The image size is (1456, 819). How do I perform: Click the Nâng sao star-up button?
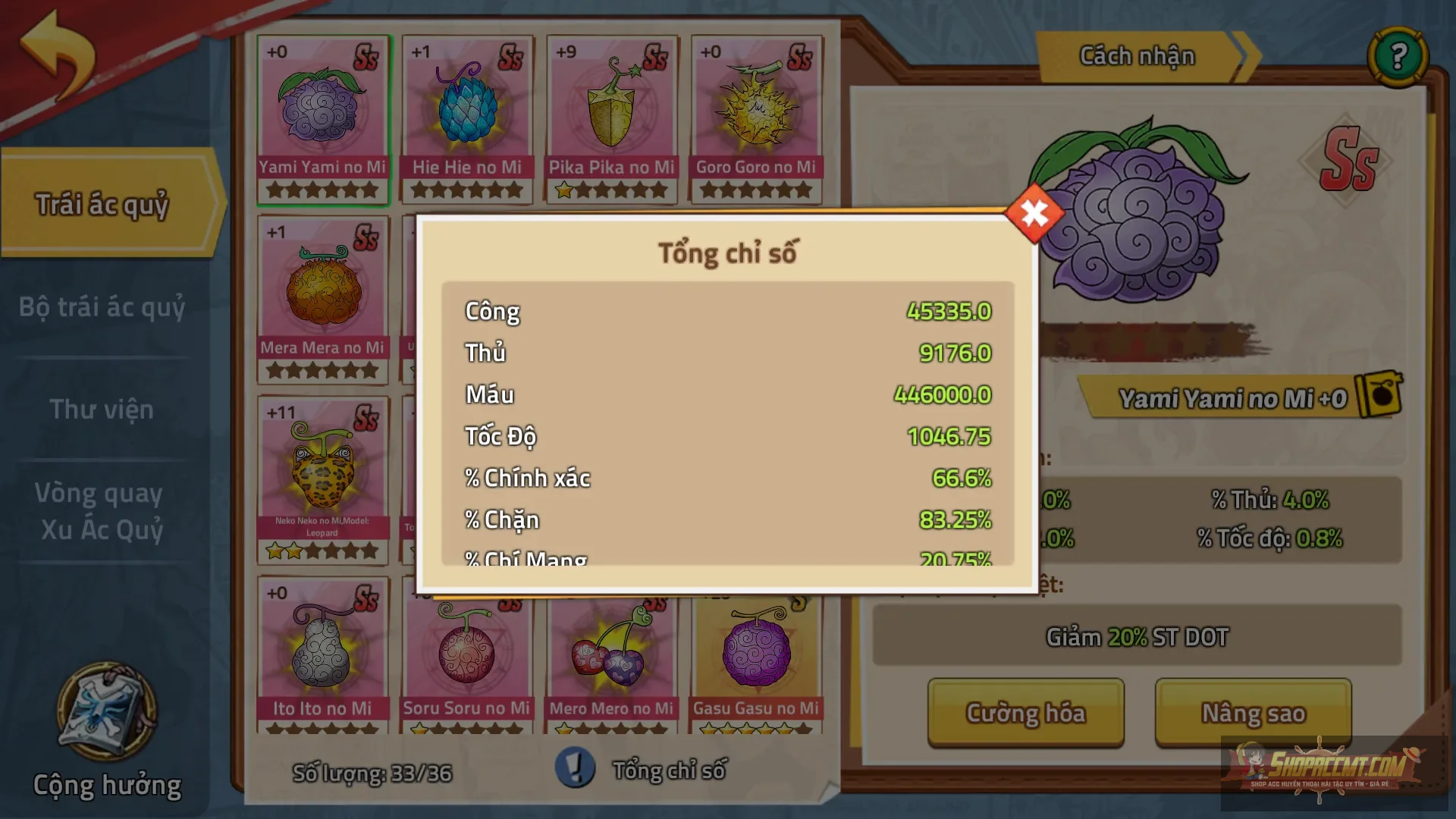(x=1253, y=713)
